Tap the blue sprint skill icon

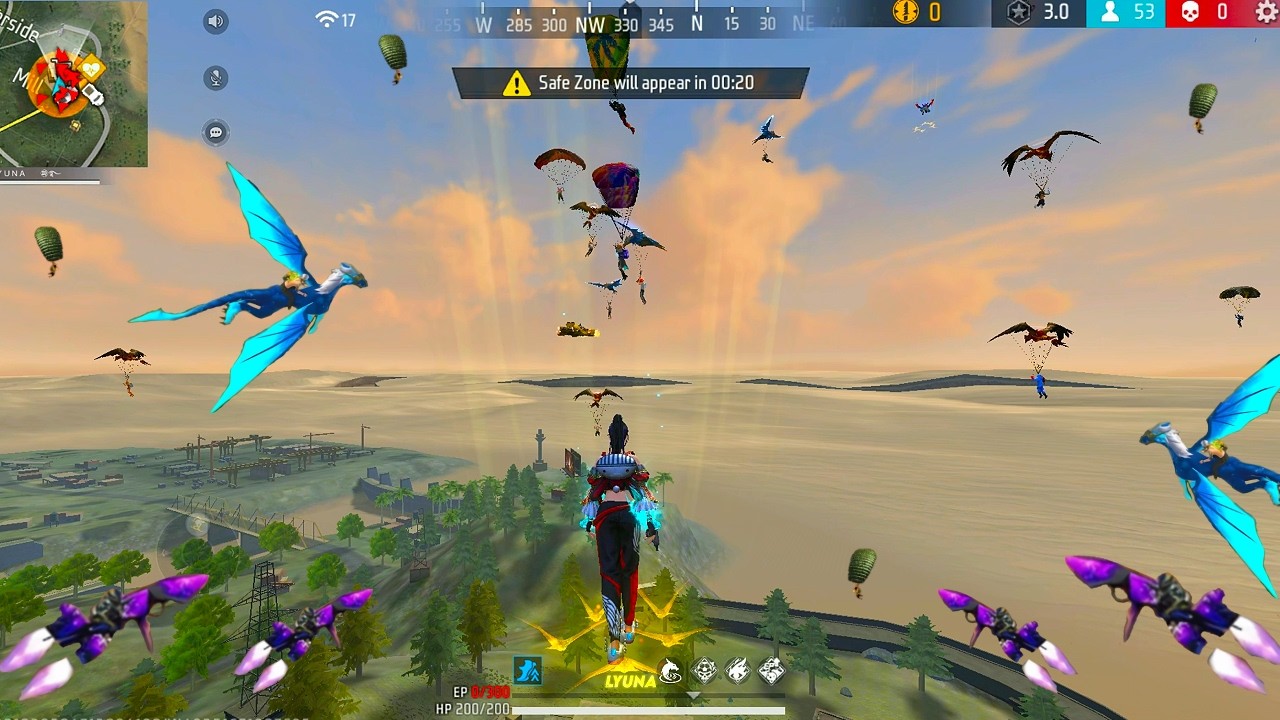coord(527,671)
